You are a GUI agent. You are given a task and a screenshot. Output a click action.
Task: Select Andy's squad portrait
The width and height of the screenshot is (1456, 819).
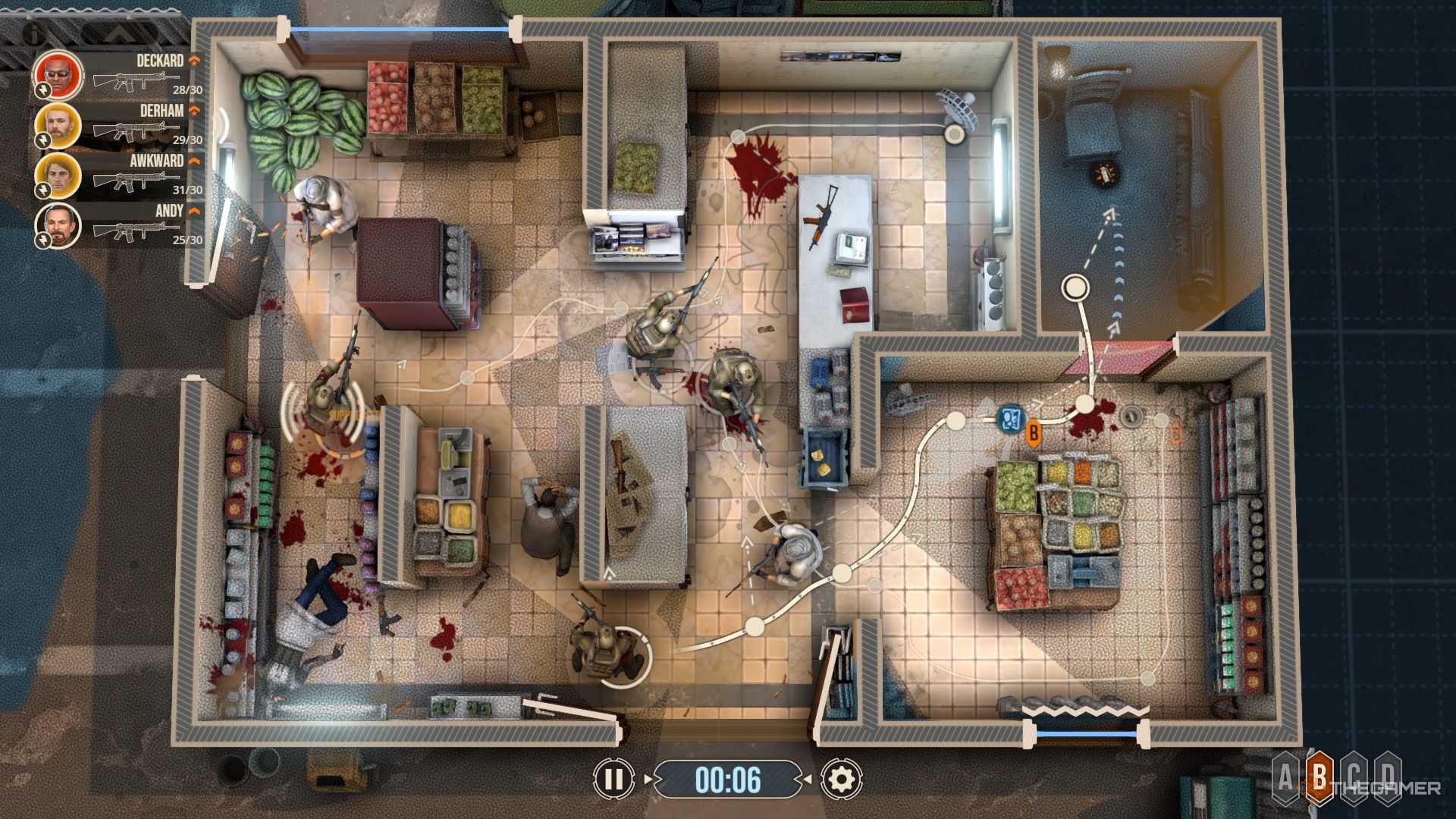pos(58,225)
